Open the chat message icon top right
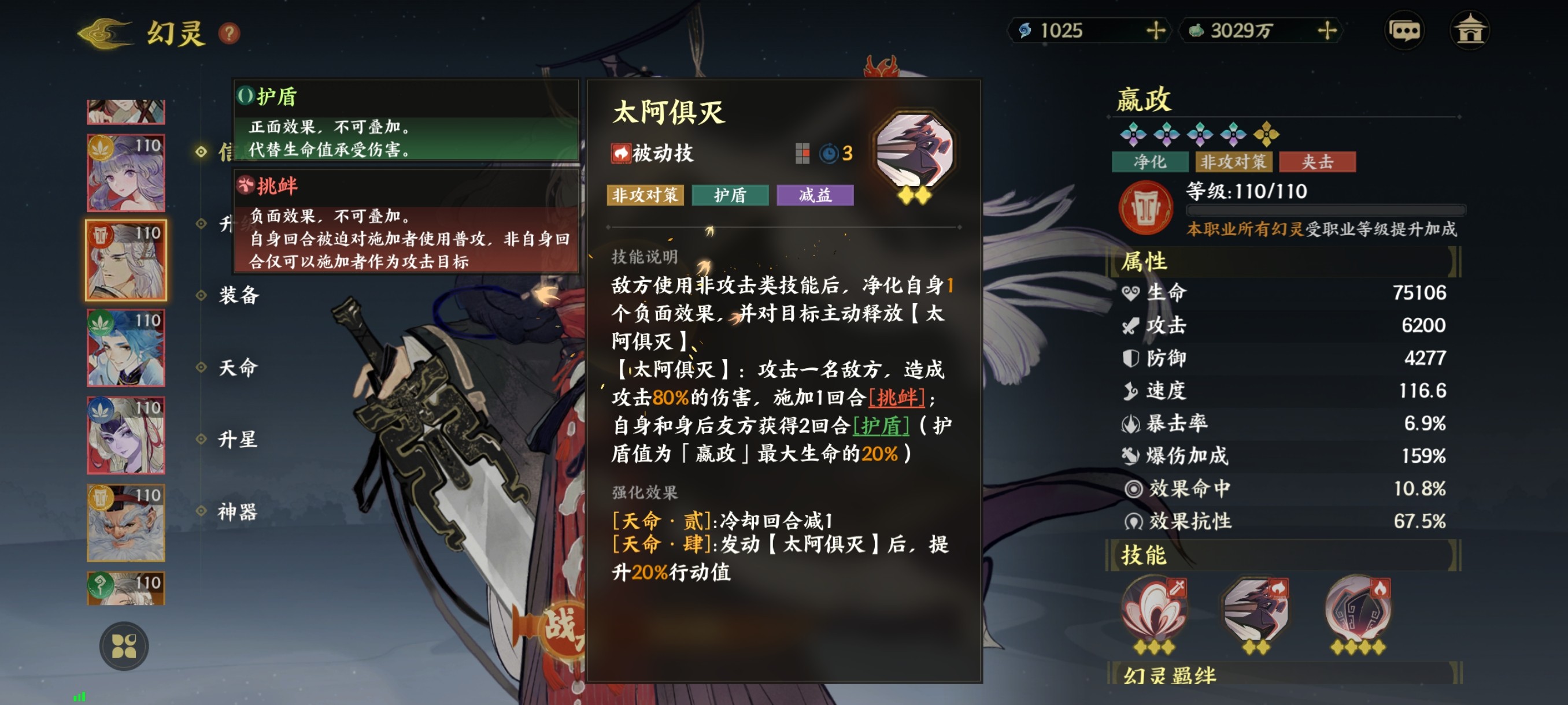This screenshot has height=705, width=1568. tap(1406, 29)
